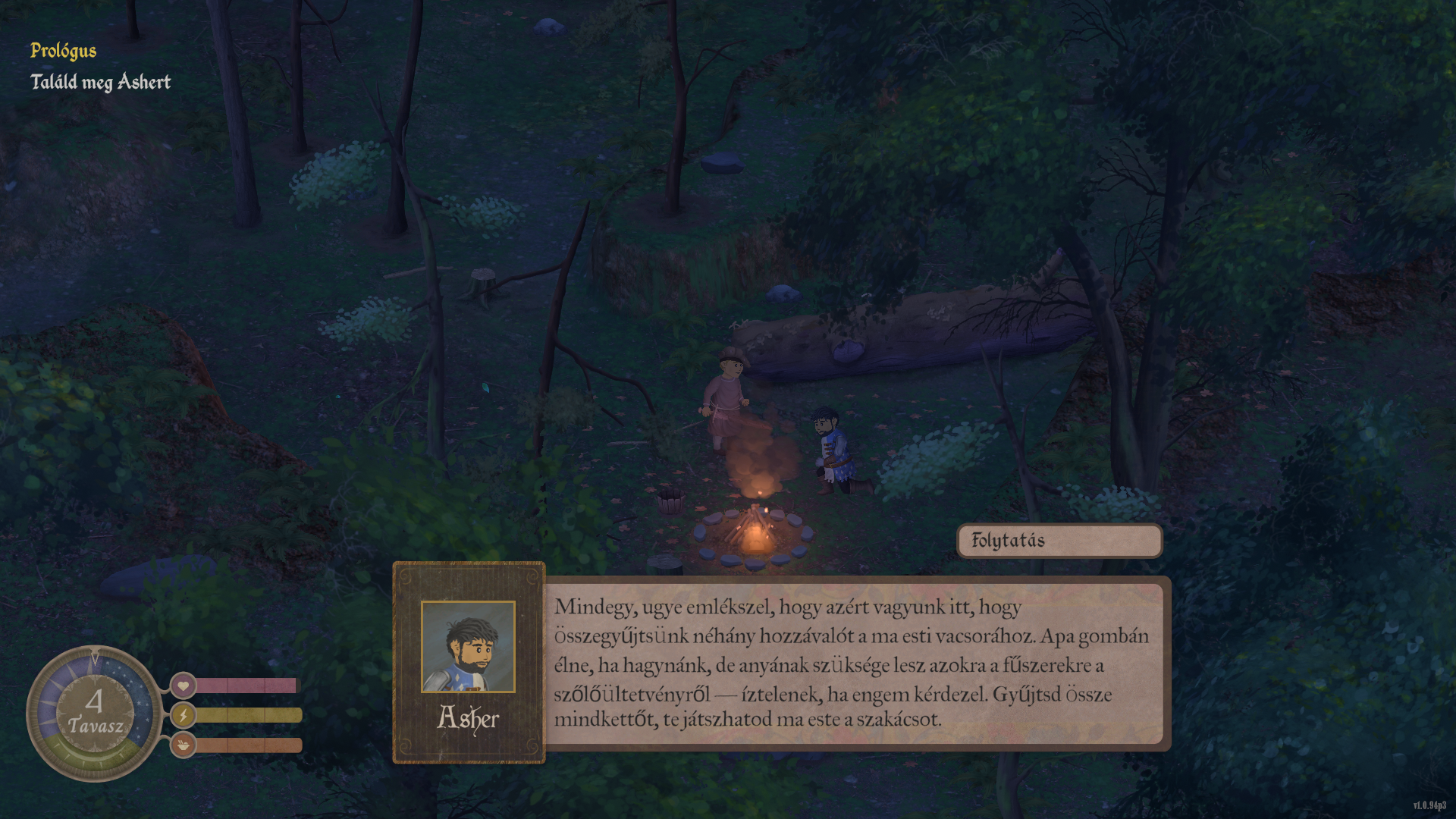The width and height of the screenshot is (1456, 819).
Task: Open the day and season clock dial
Action: coord(94,713)
